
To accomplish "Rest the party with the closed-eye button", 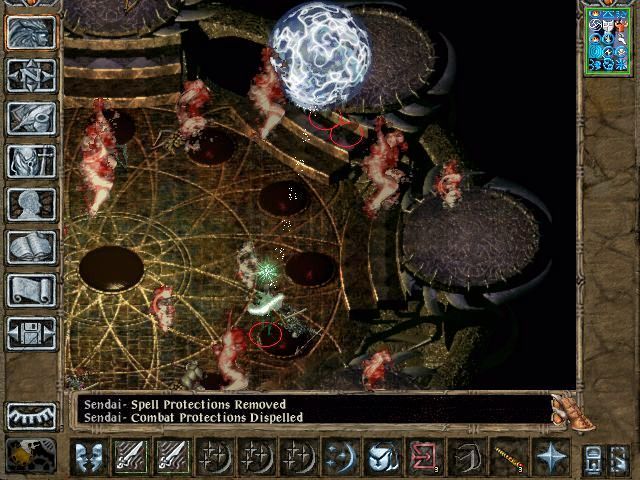I will pos(31,415).
